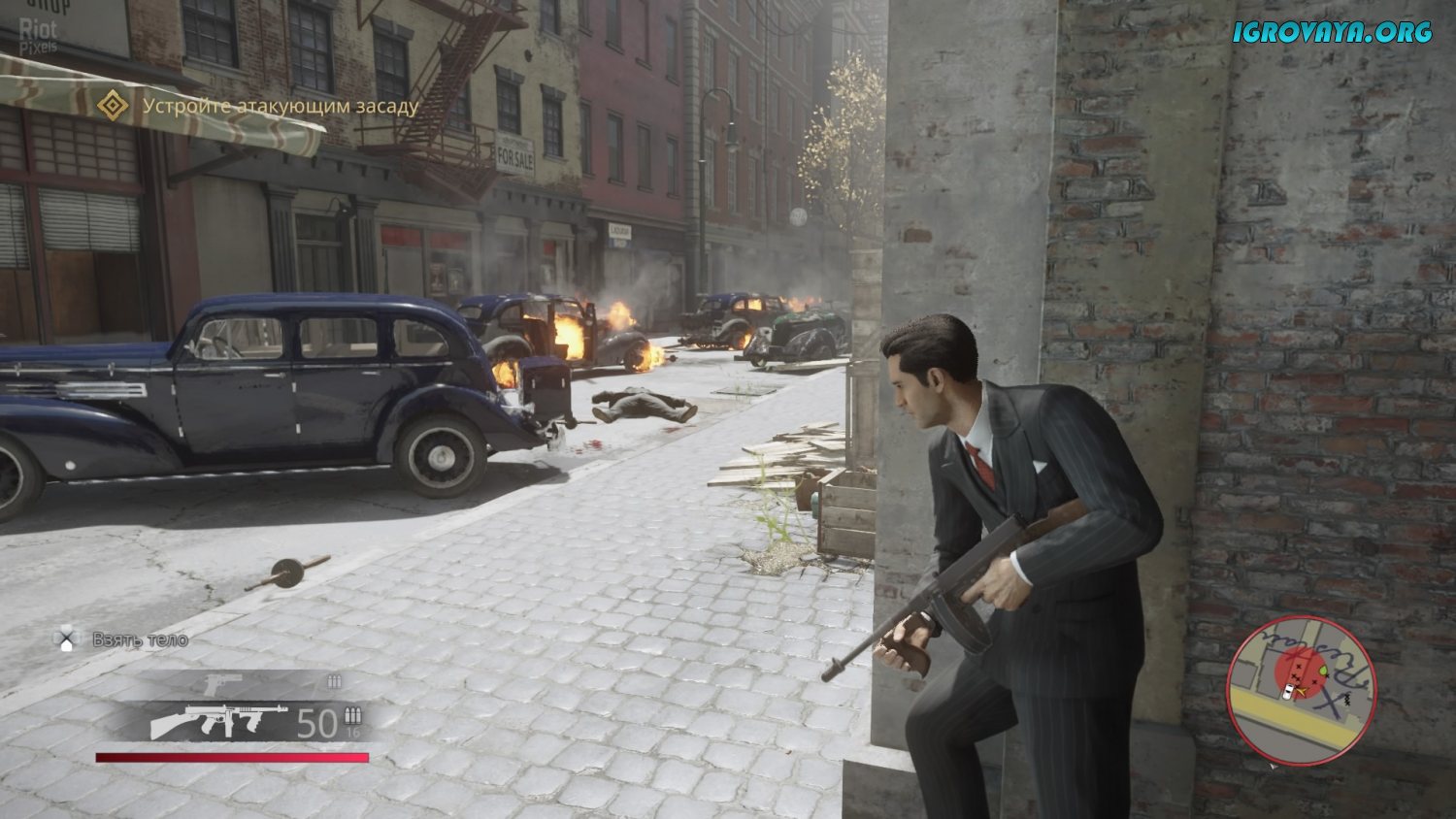Screen dimensions: 1456x819
Task: Click the ambush objective tracker text
Action: click(281, 106)
